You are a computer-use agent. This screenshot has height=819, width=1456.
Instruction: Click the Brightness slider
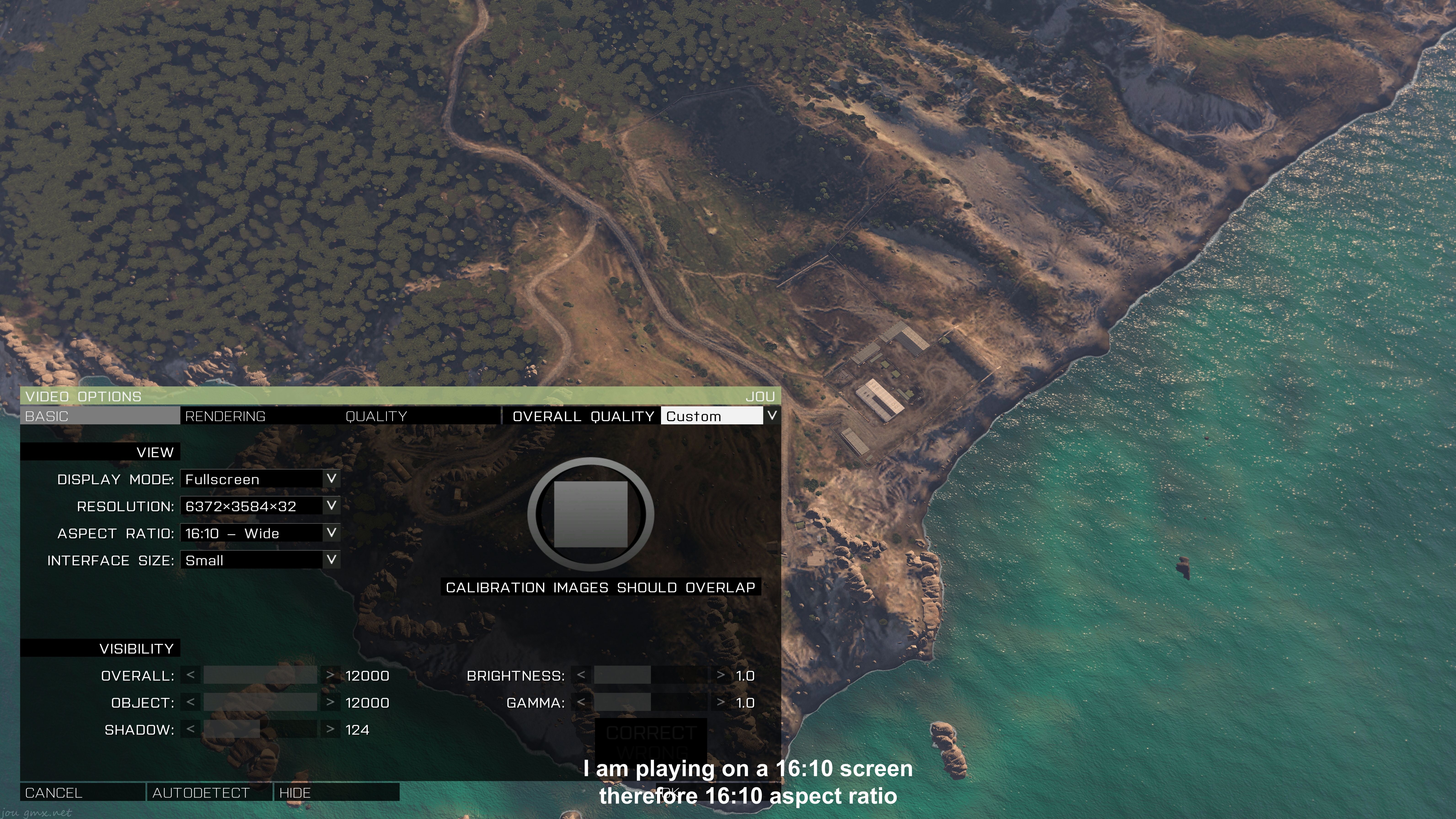[650, 675]
